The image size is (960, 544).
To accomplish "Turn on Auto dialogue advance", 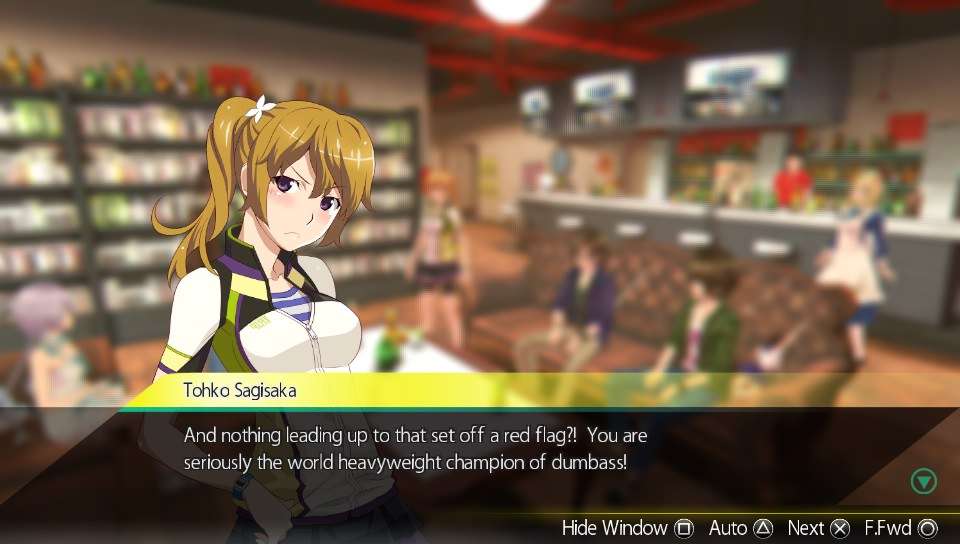I will click(741, 528).
